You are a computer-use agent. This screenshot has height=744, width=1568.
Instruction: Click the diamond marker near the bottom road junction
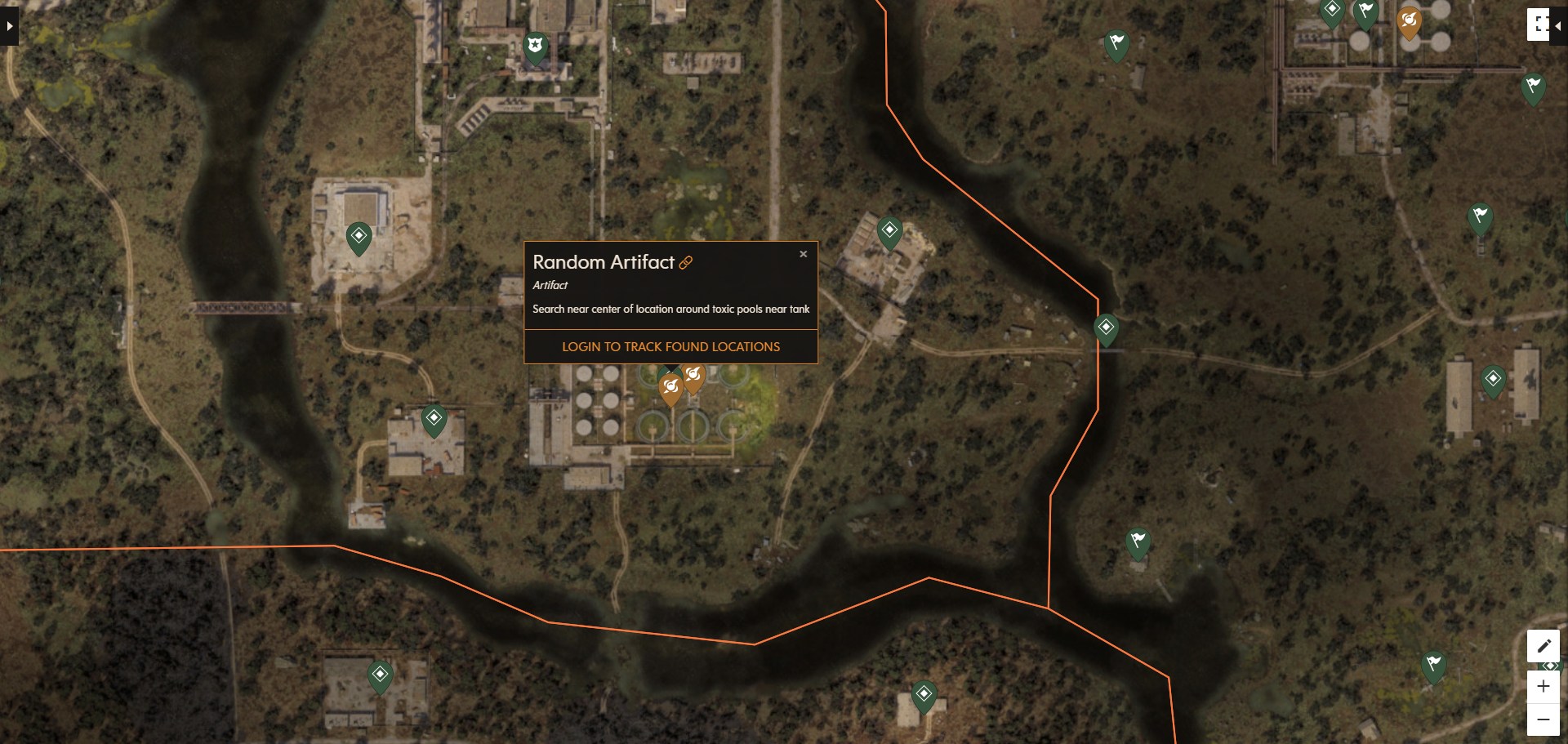coord(925,692)
